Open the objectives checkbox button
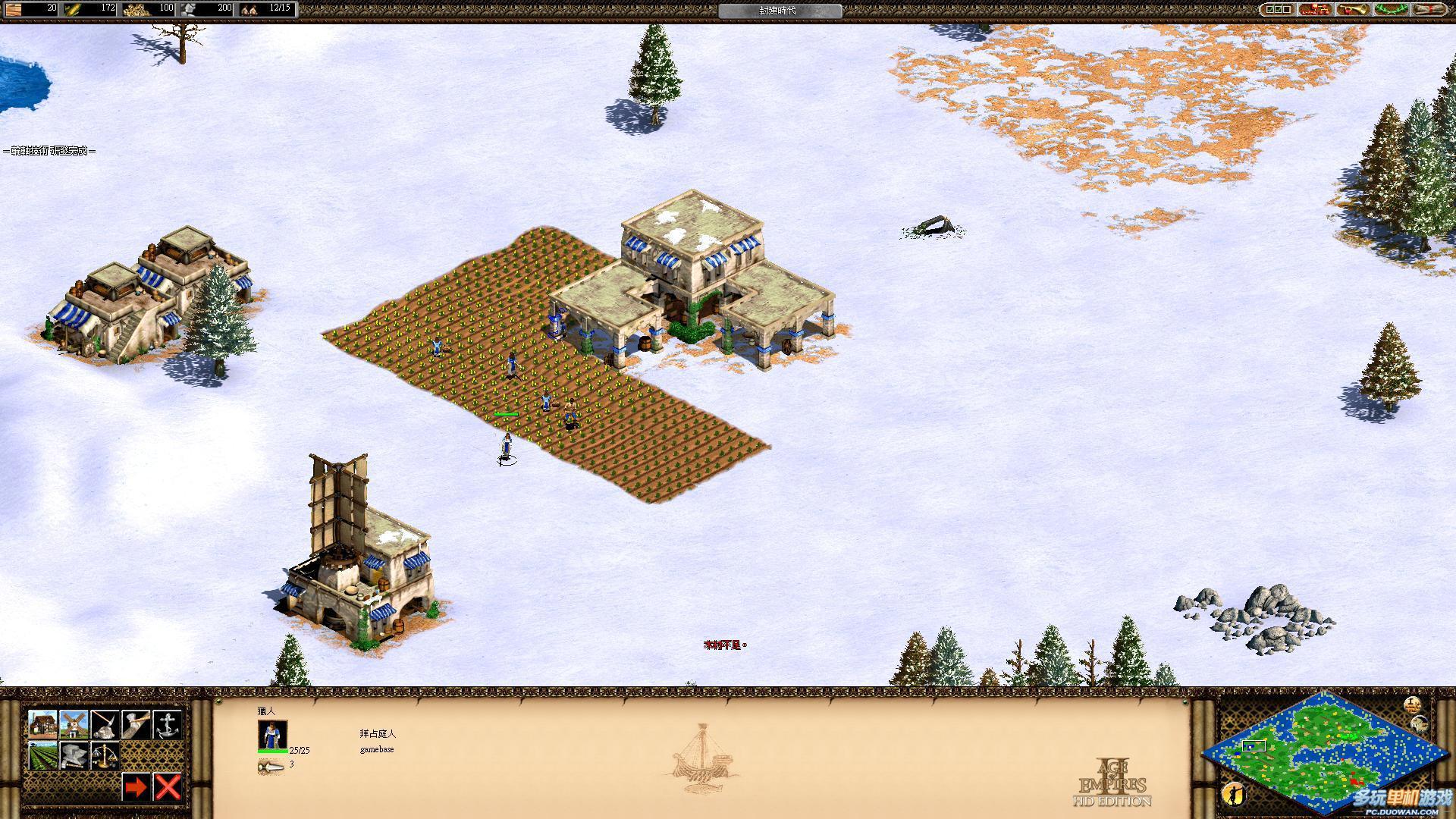The image size is (1456, 819). click(x=1277, y=9)
